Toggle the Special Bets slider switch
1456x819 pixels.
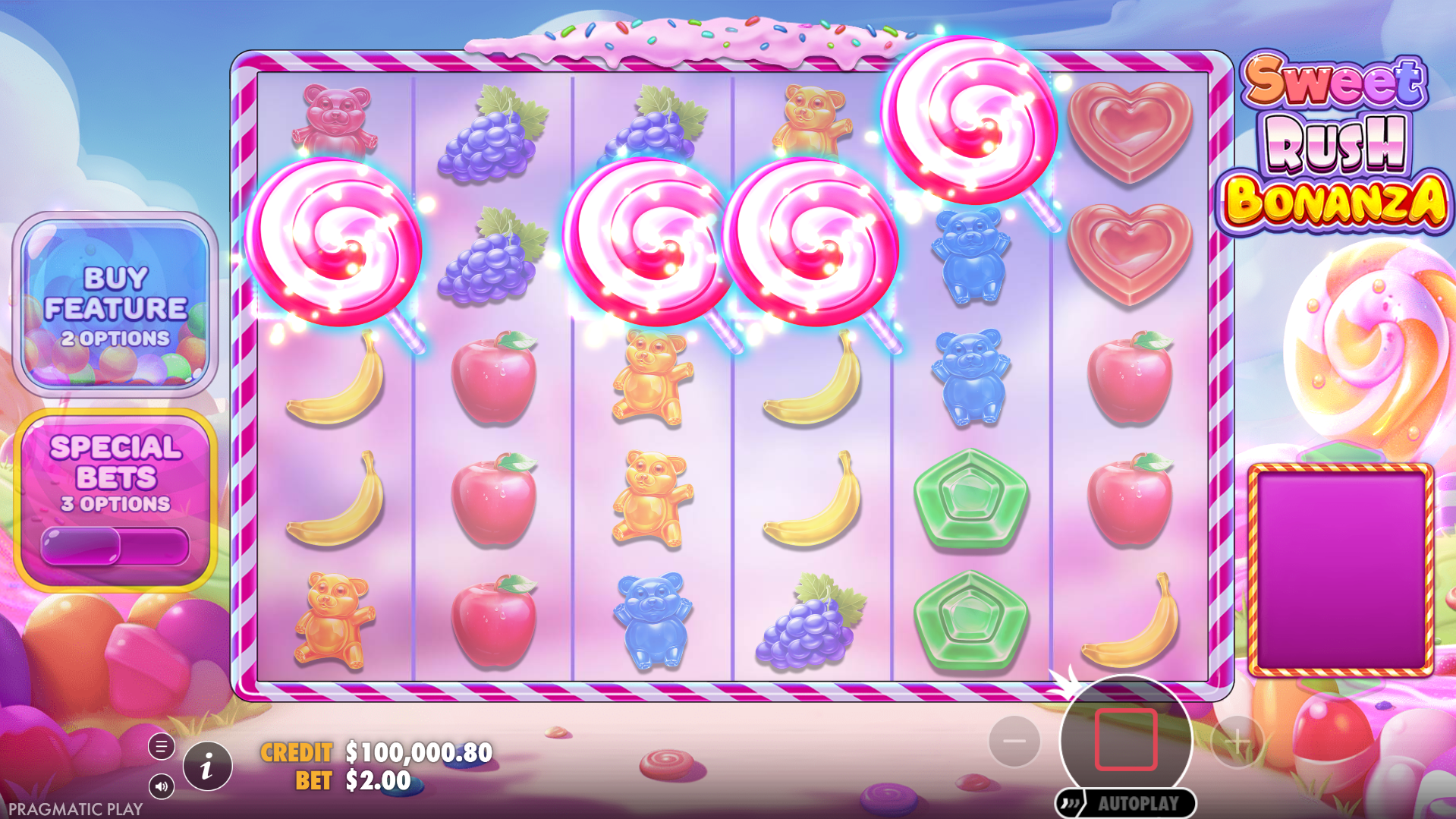(115, 546)
